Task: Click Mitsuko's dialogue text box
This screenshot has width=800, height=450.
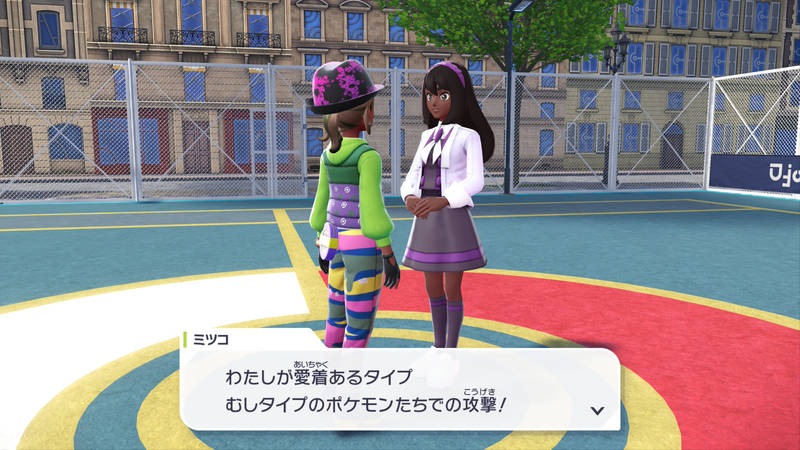Action: coord(400,390)
